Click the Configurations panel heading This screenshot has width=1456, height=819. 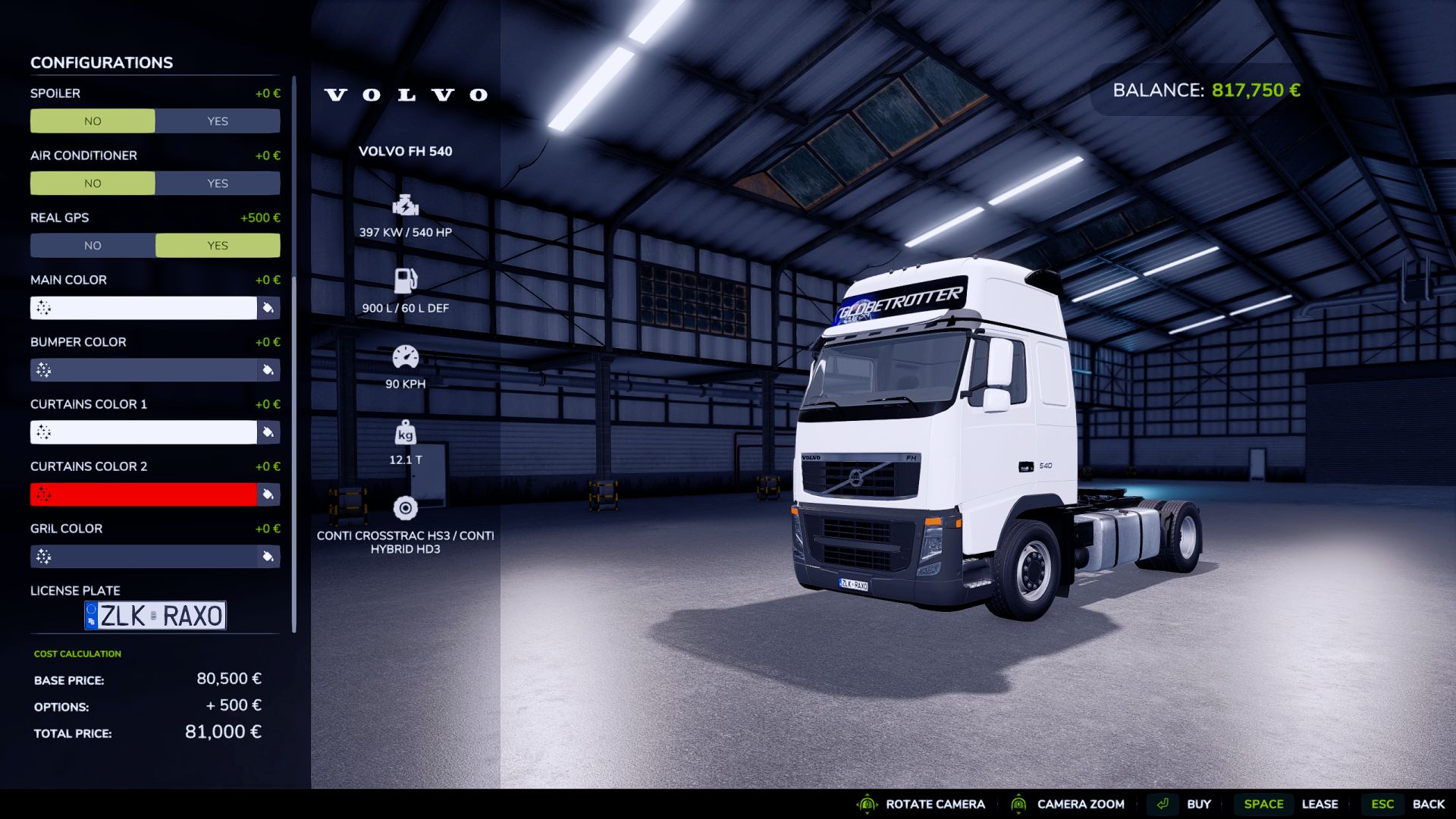click(x=101, y=62)
